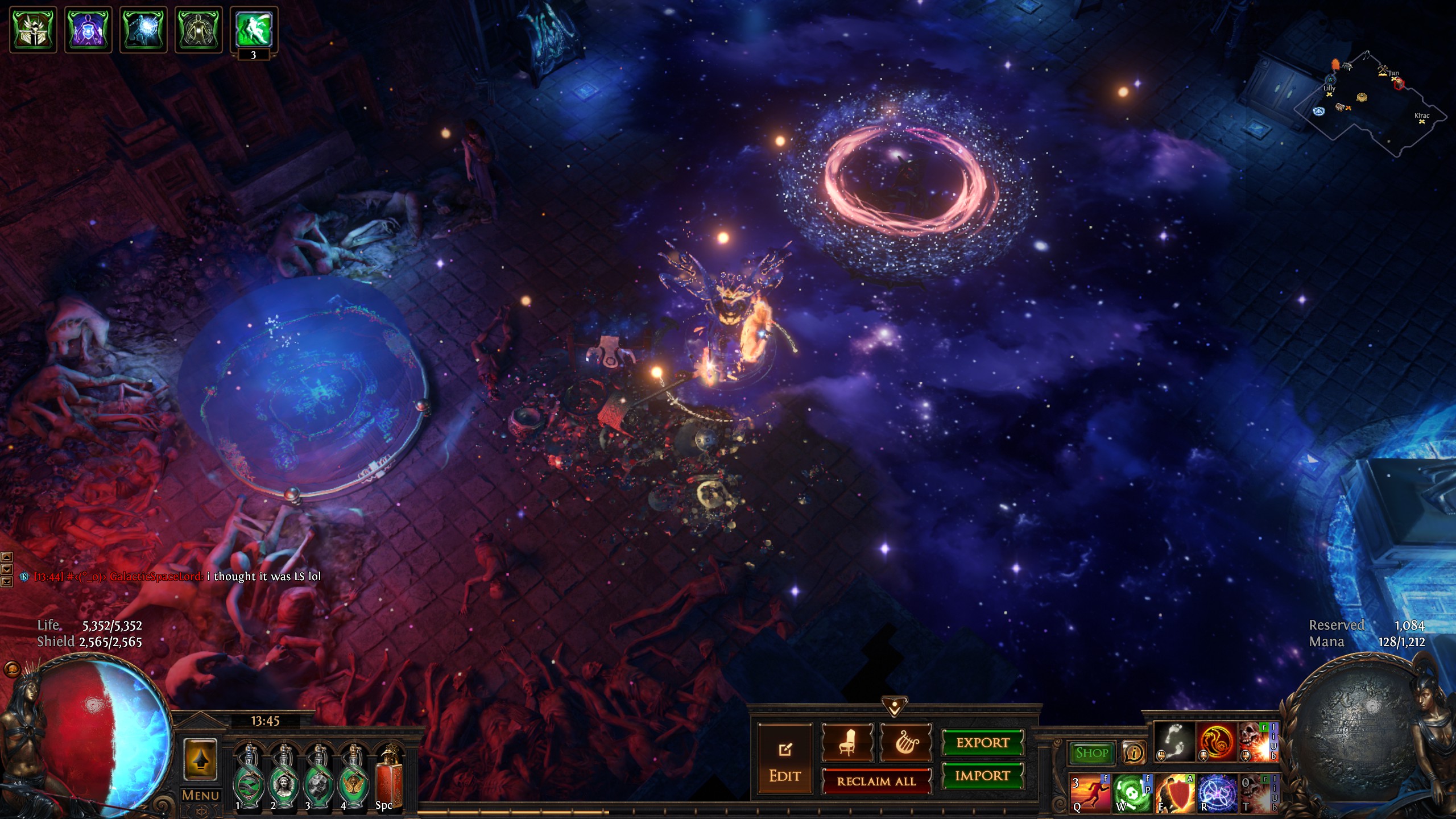This screenshot has width=1456, height=819.
Task: Open the harp music button
Action: click(906, 743)
